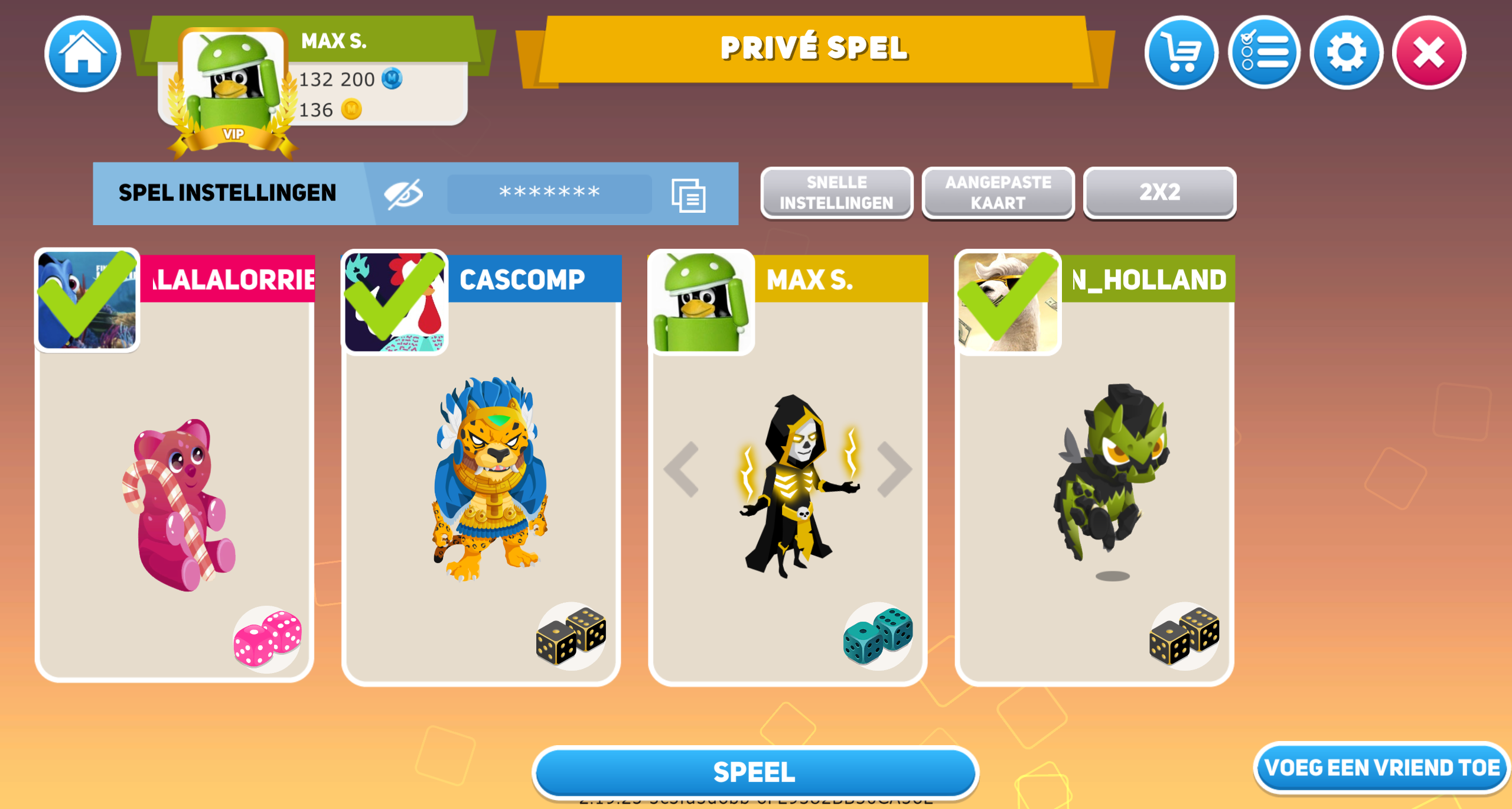Viewport: 1512px width, 809px height.
Task: Select Lalalorrie's player avatar
Action: (87, 300)
